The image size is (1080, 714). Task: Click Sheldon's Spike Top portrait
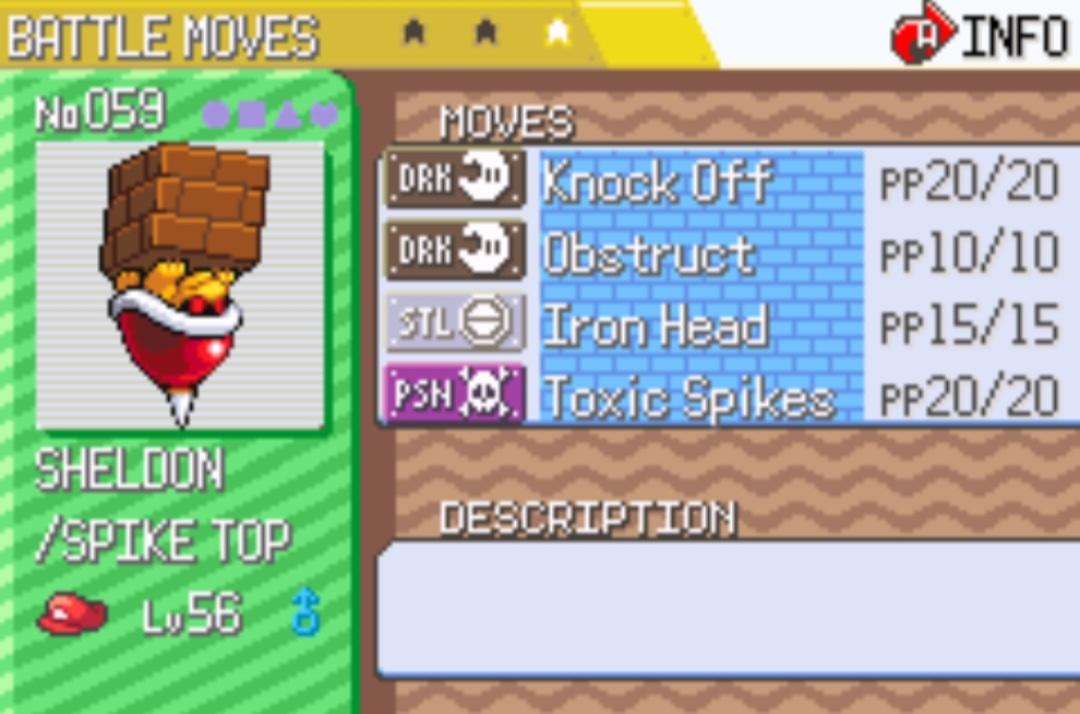click(180, 285)
